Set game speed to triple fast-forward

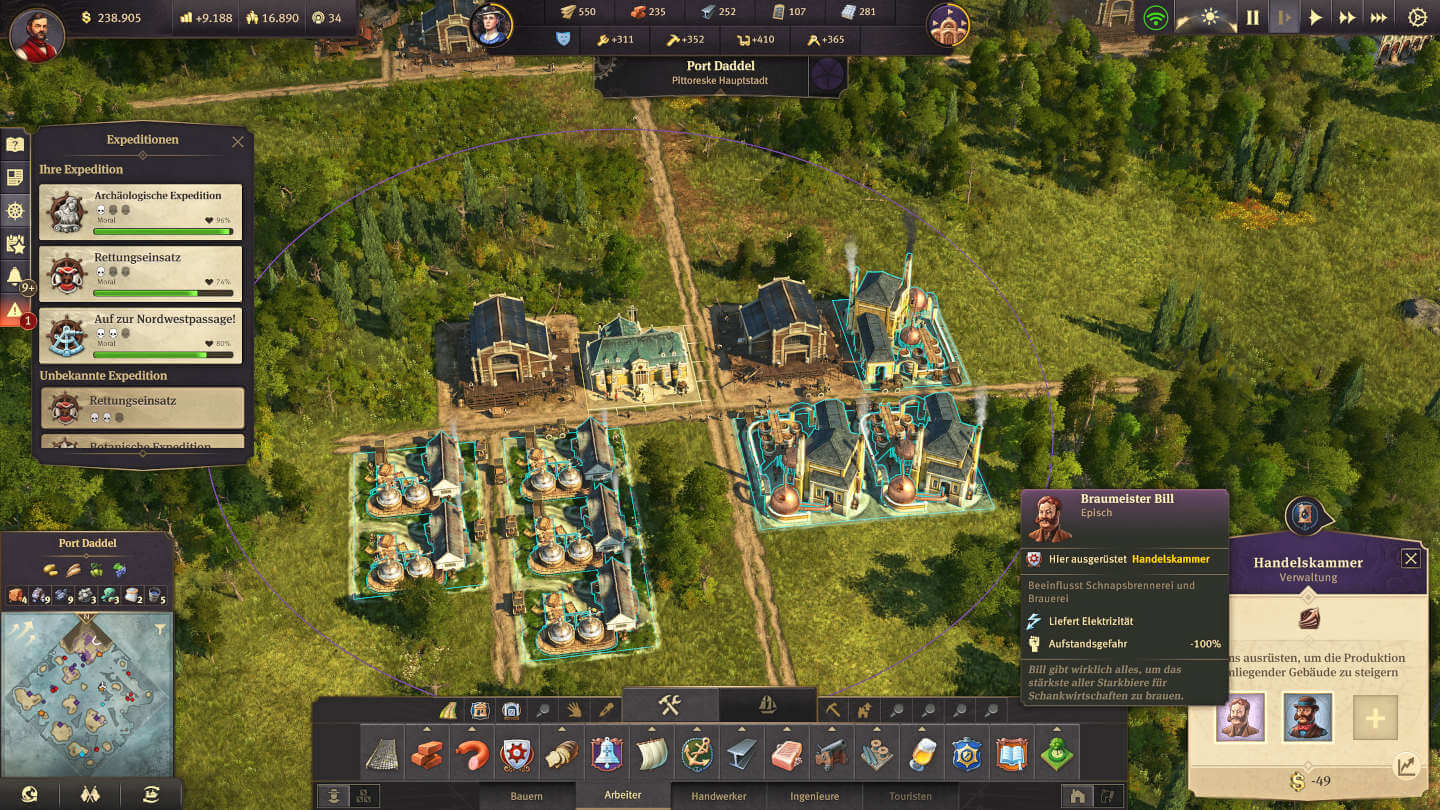point(1379,18)
